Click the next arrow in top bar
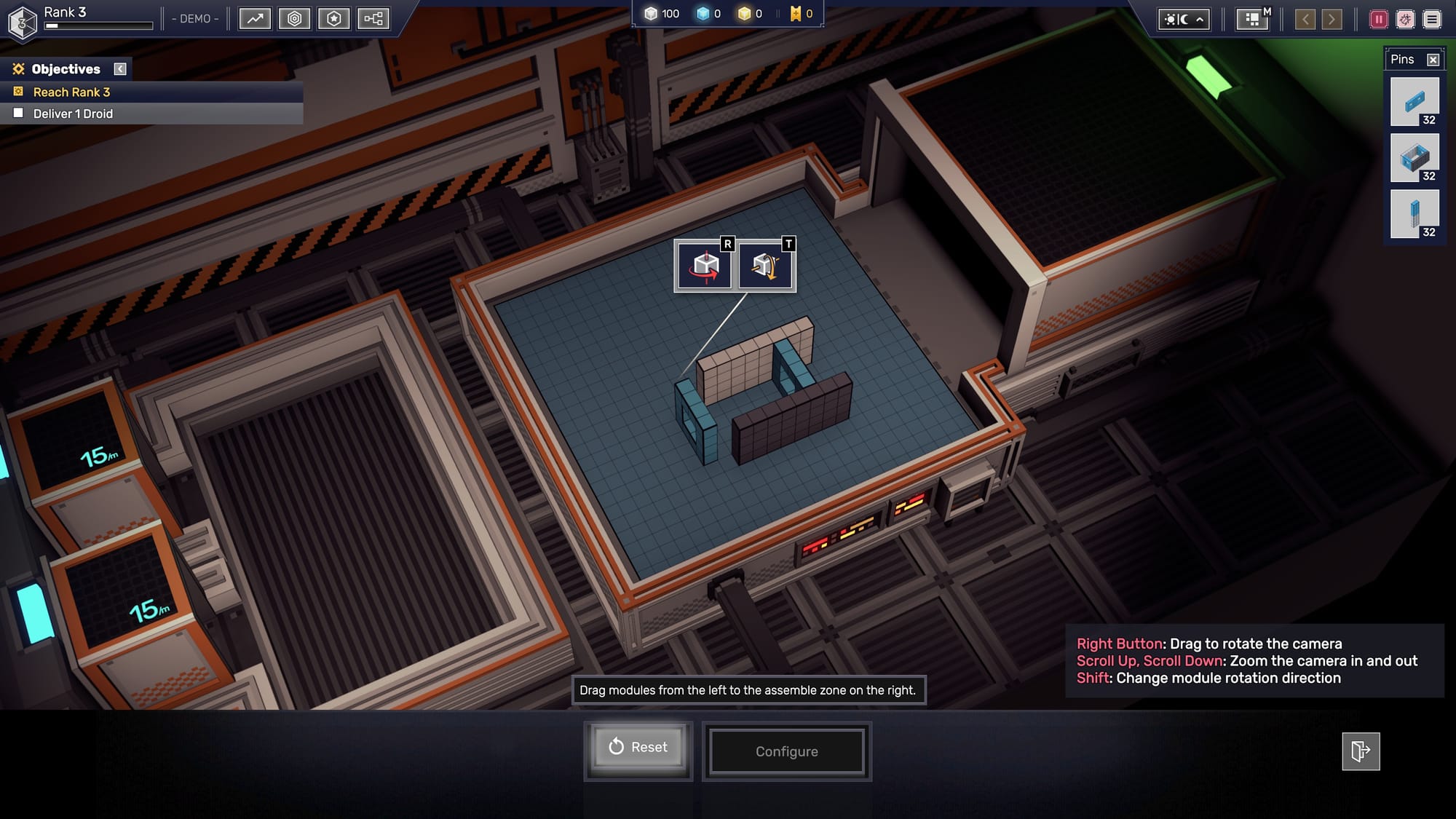The width and height of the screenshot is (1456, 819). 1332,20
